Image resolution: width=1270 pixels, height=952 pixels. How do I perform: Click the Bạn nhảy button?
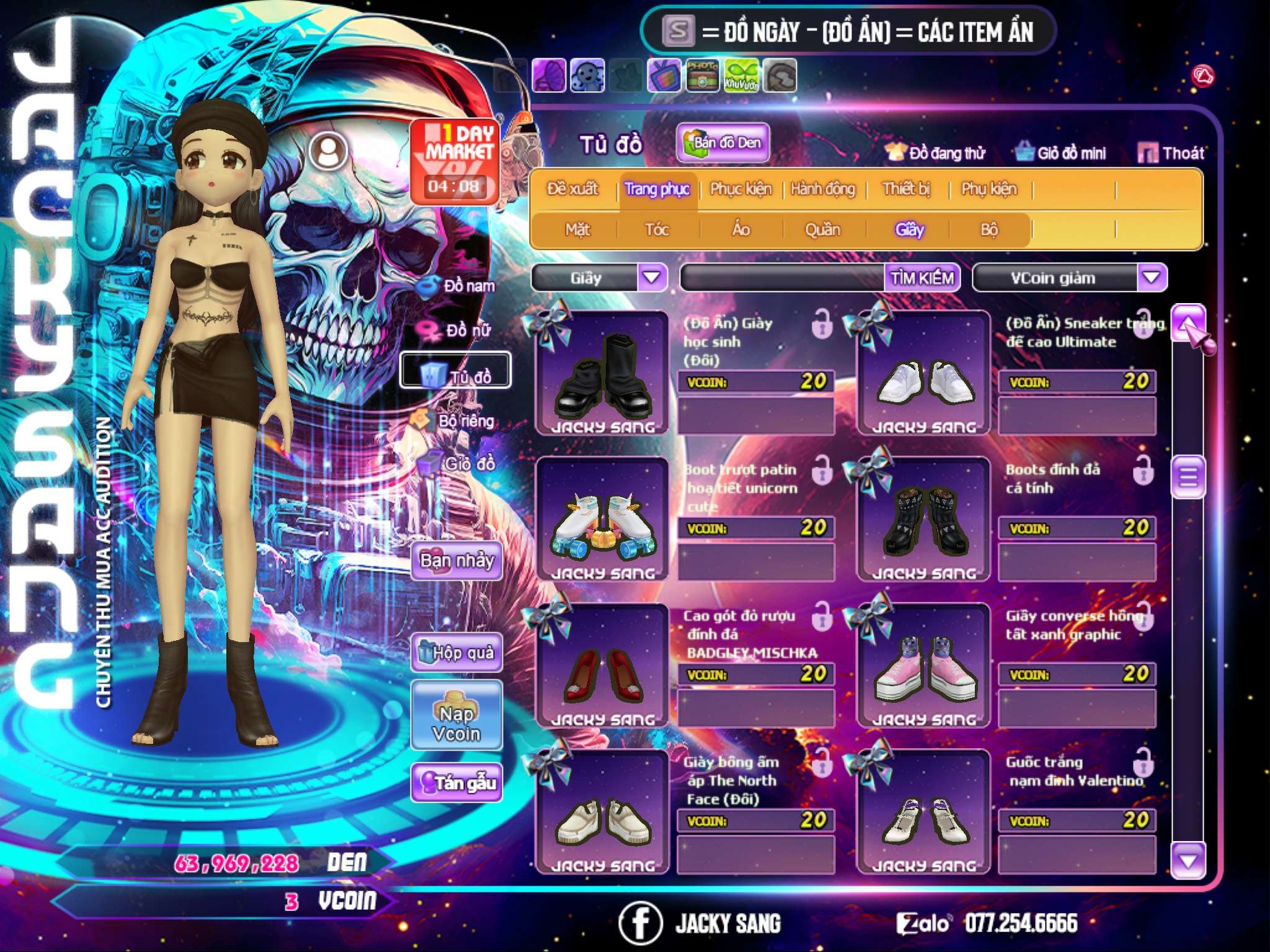(457, 561)
